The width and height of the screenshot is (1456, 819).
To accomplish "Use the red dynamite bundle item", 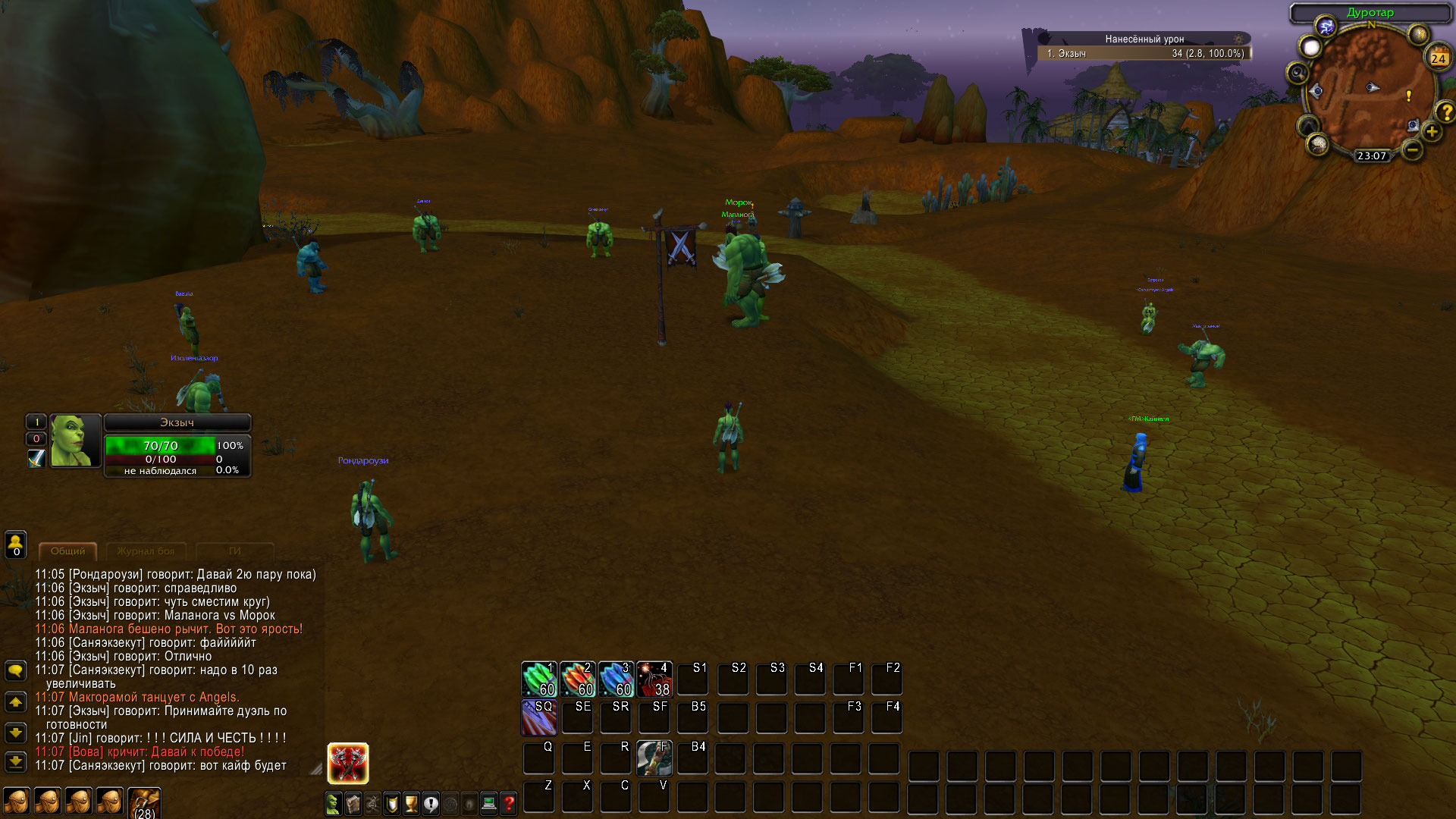I will point(654,679).
